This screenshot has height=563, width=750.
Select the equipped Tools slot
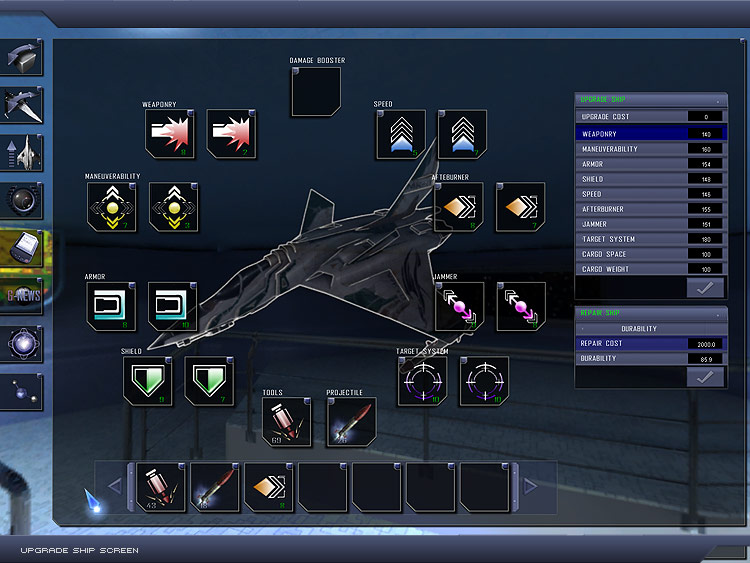(x=286, y=422)
